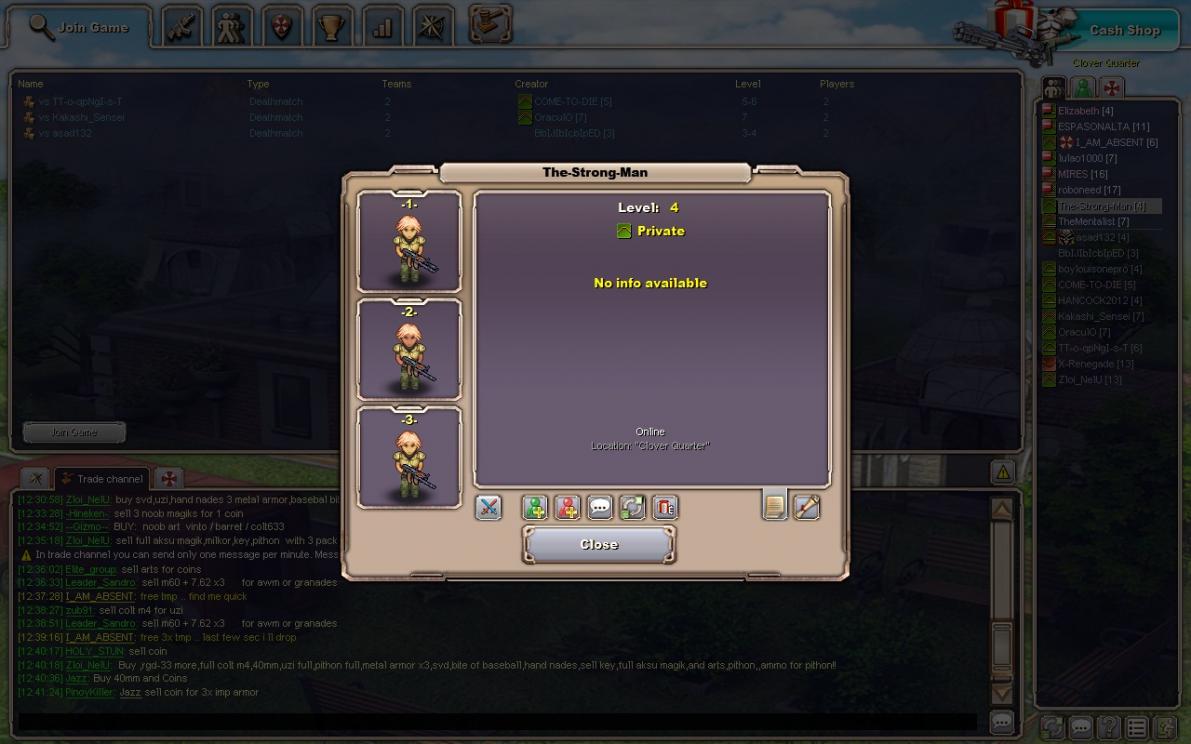Select soldier portrait number 2
Viewport: 1191px width, 744px height.
409,350
